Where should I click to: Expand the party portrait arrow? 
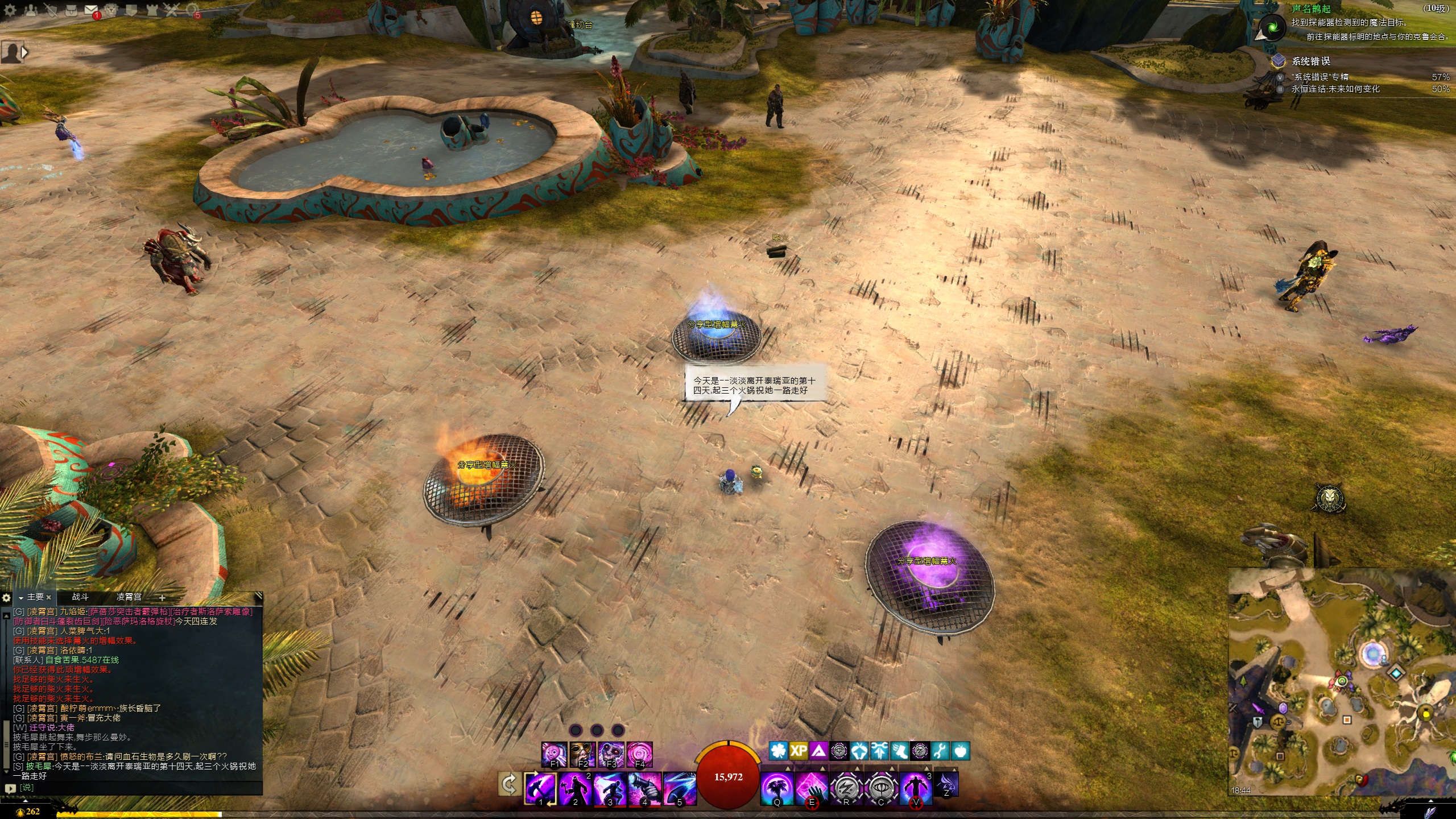point(24,52)
